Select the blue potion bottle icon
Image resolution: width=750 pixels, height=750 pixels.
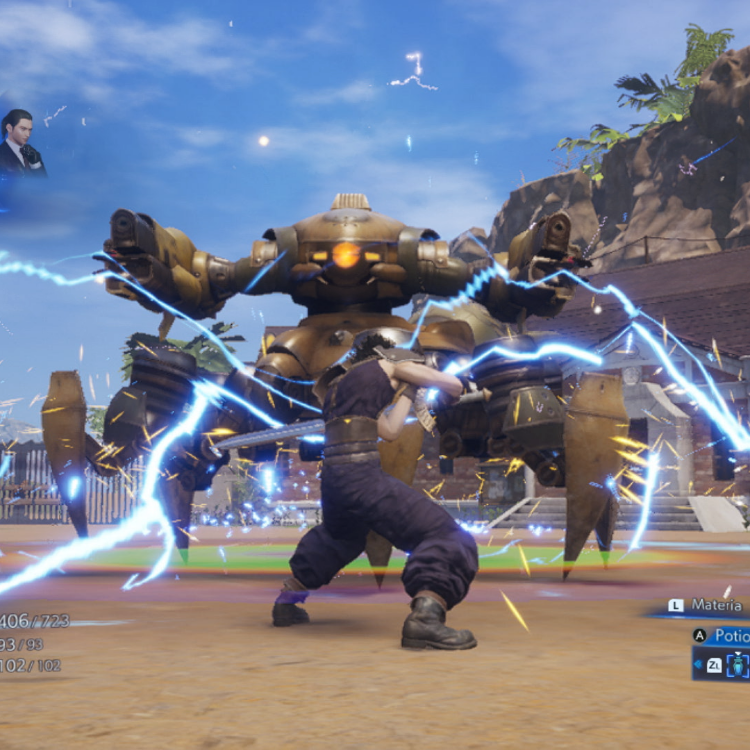click(x=735, y=664)
